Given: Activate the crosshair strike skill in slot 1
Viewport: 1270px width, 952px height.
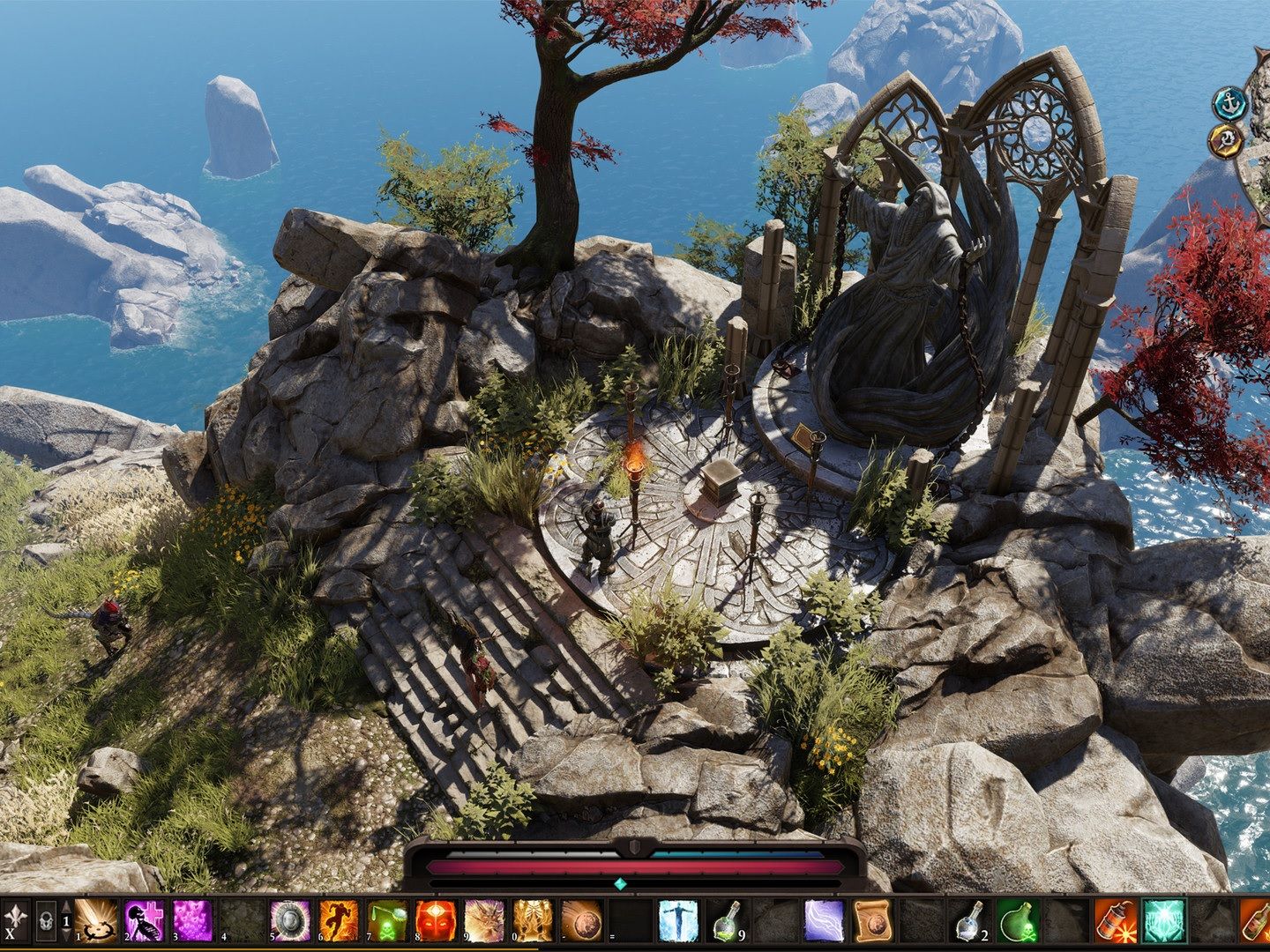Looking at the screenshot, I should (94, 921).
